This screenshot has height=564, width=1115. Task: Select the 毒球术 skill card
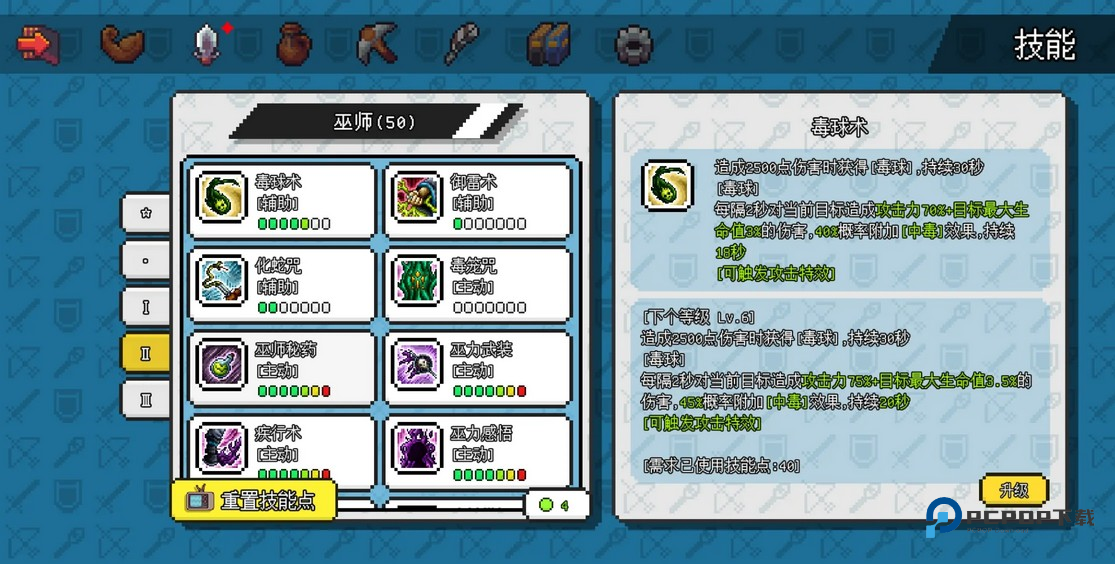(x=282, y=200)
